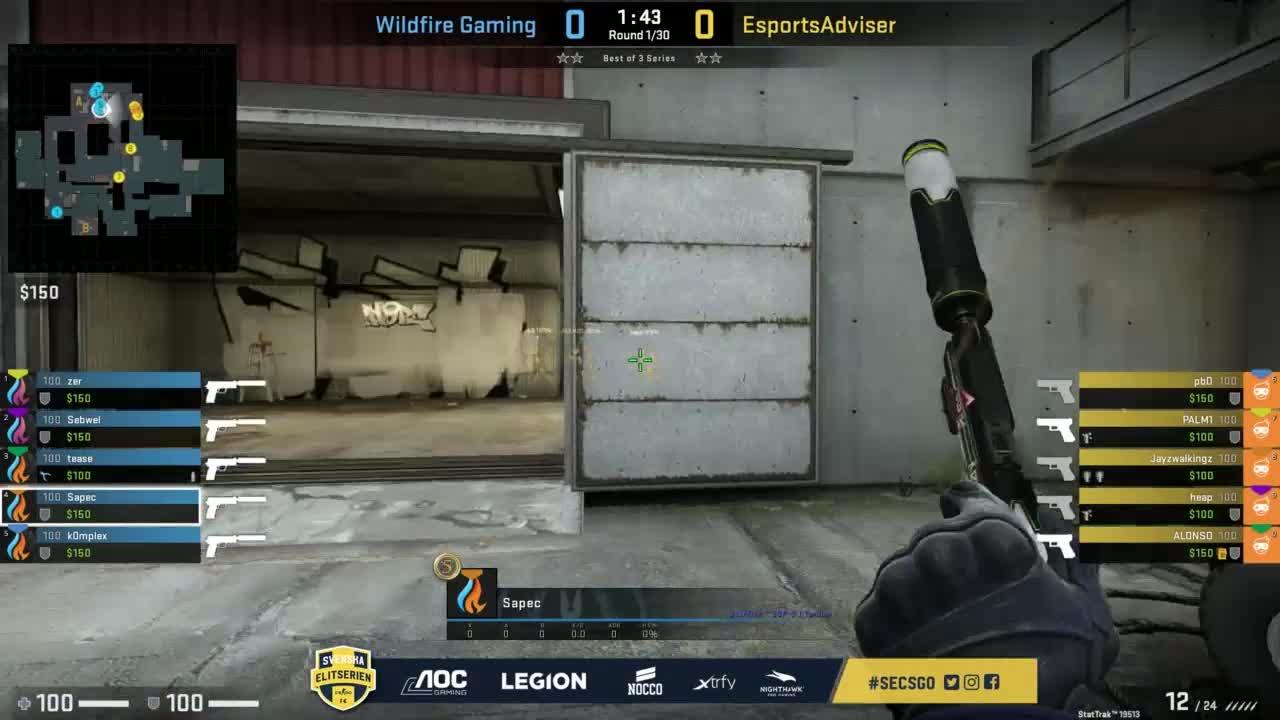Image resolution: width=1280 pixels, height=720 pixels.
Task: Click the AOC Gaming sponsor logo
Action: pos(436,681)
